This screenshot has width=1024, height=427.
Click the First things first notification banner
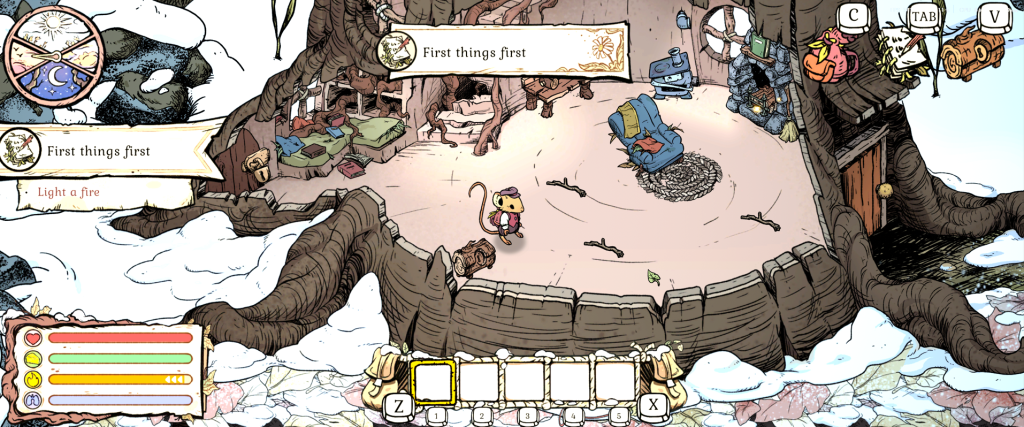point(490,52)
